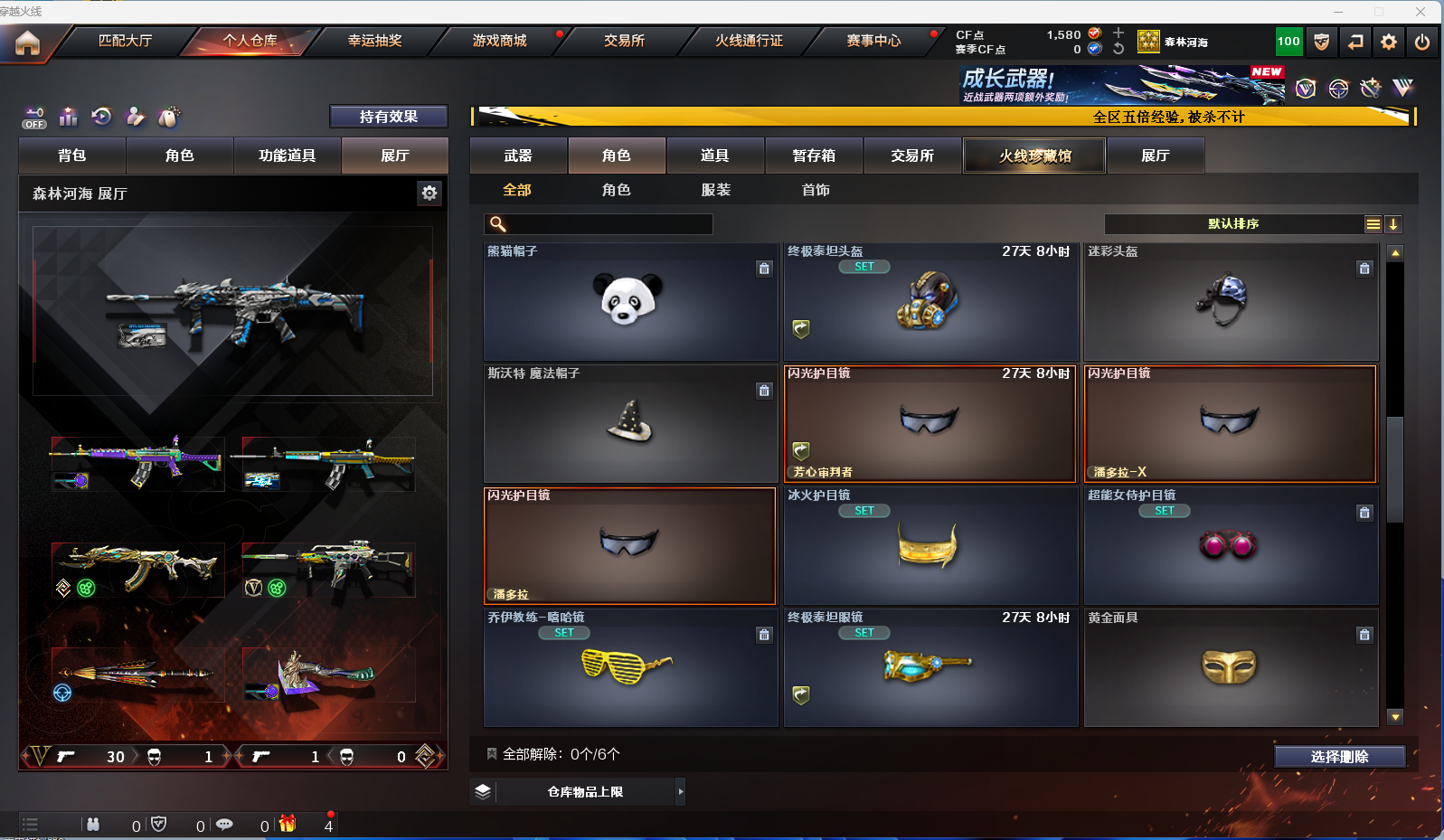
Task: Click the 选择删除 button
Action: click(x=1339, y=757)
